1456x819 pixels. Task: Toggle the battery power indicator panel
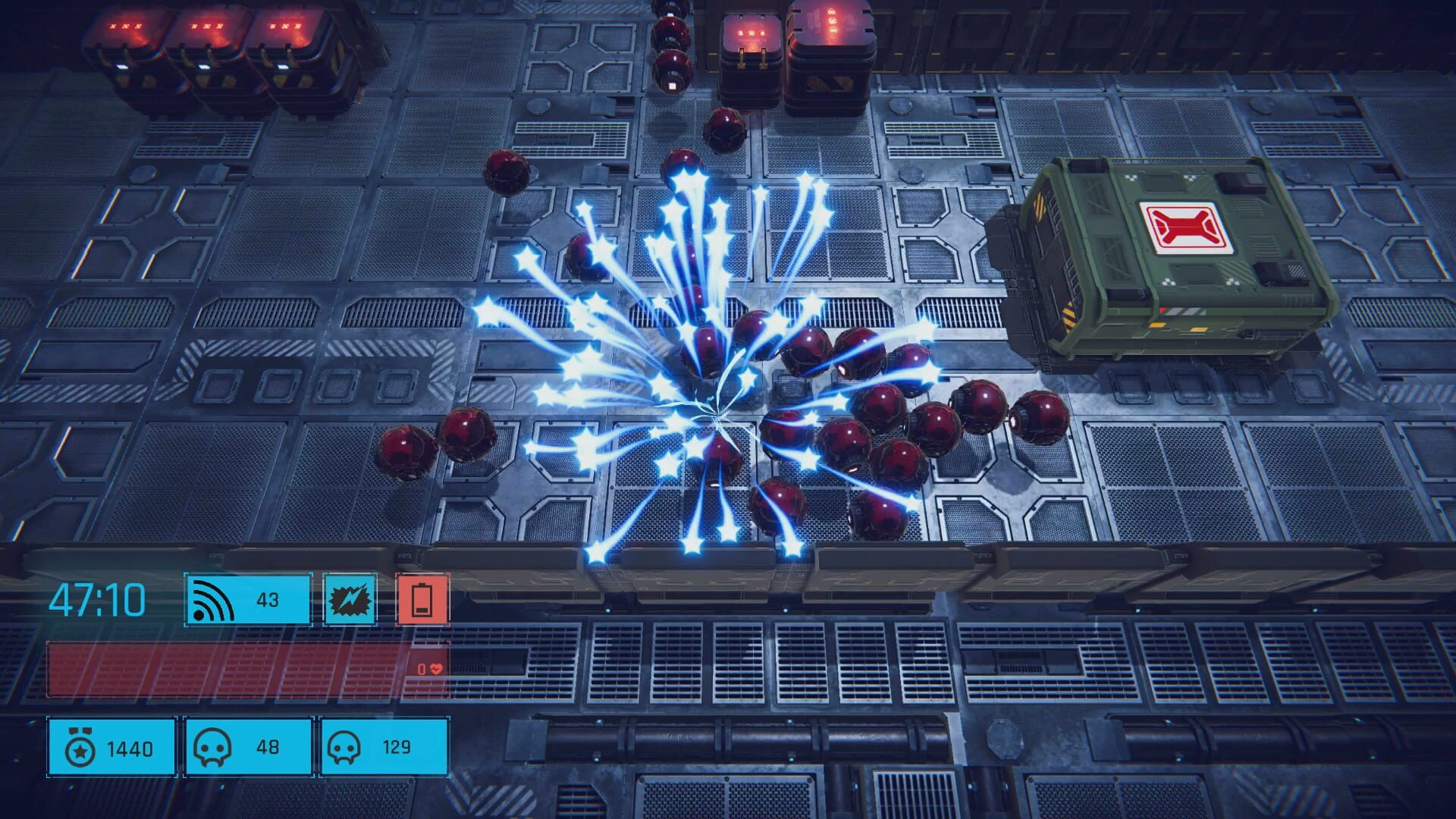coord(422,599)
